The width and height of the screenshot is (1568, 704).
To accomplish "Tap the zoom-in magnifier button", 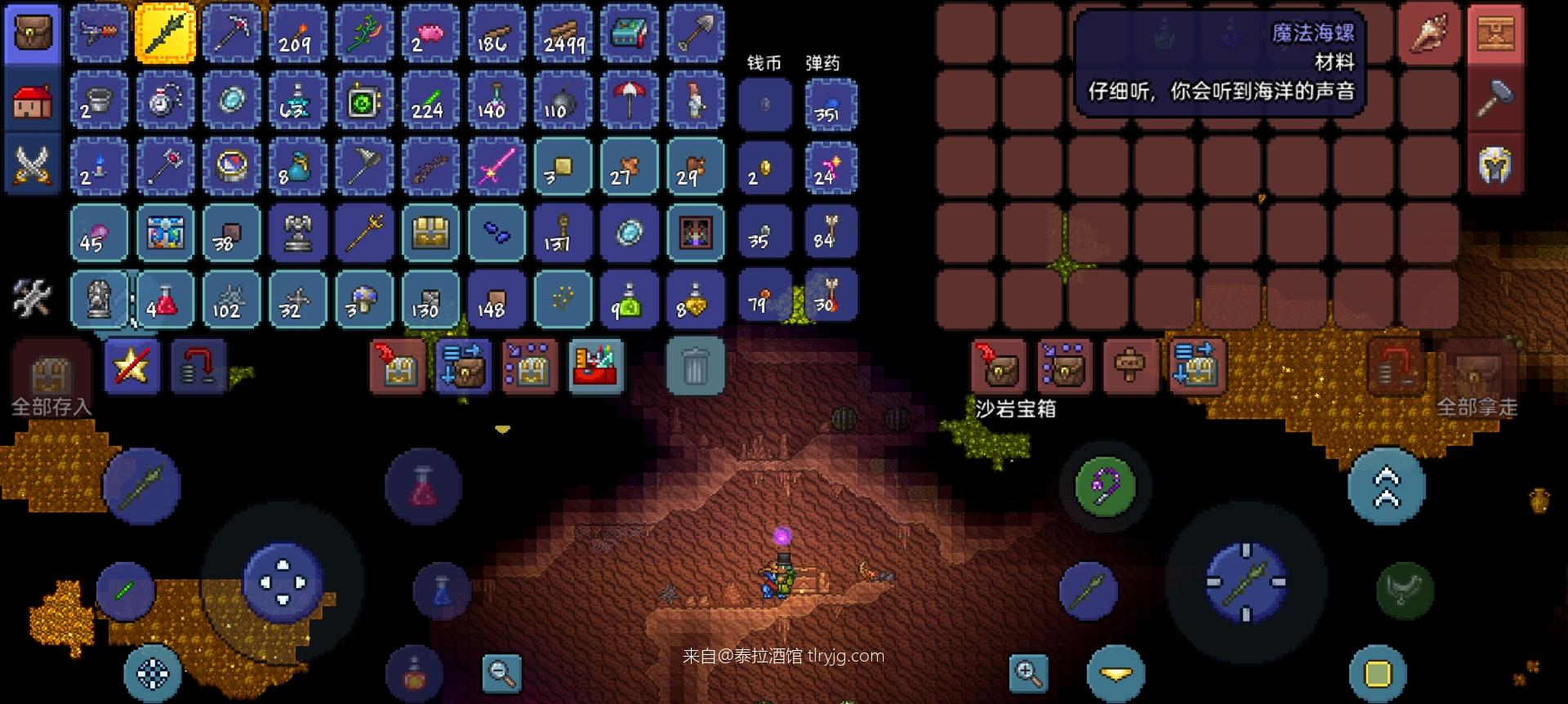I will (x=1028, y=673).
